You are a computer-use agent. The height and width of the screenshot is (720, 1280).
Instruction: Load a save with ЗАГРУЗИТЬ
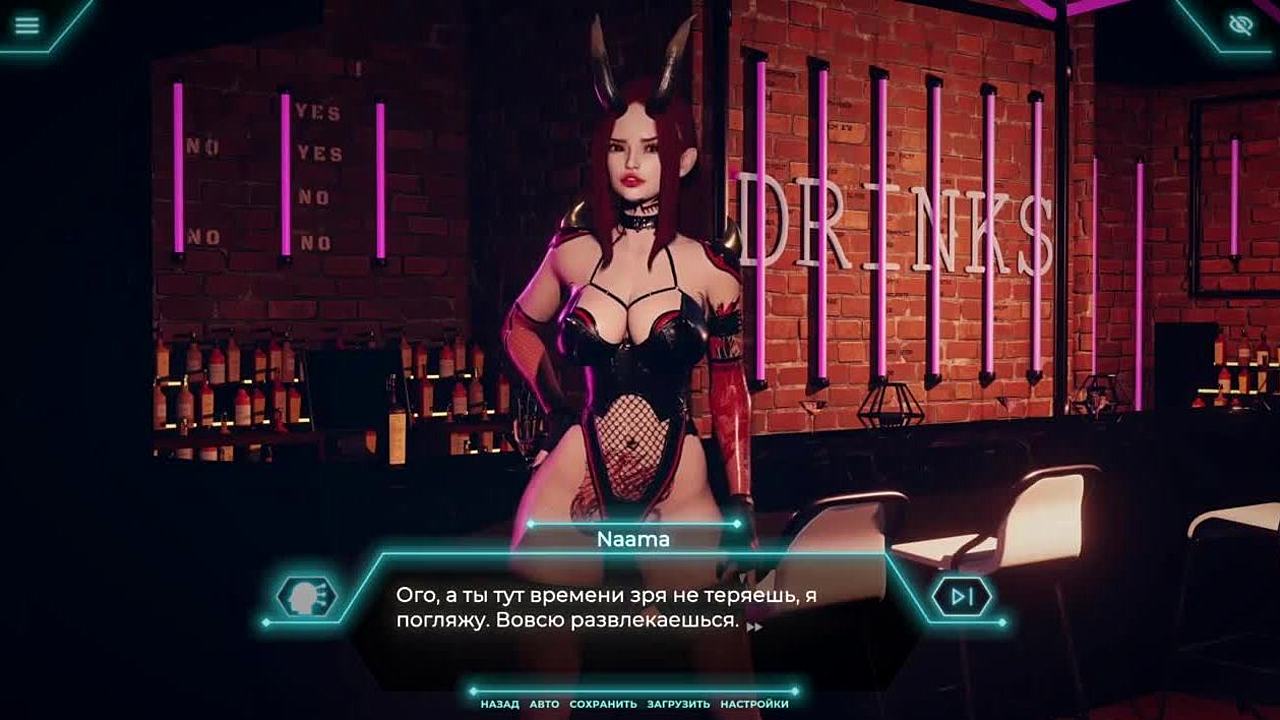[678, 704]
